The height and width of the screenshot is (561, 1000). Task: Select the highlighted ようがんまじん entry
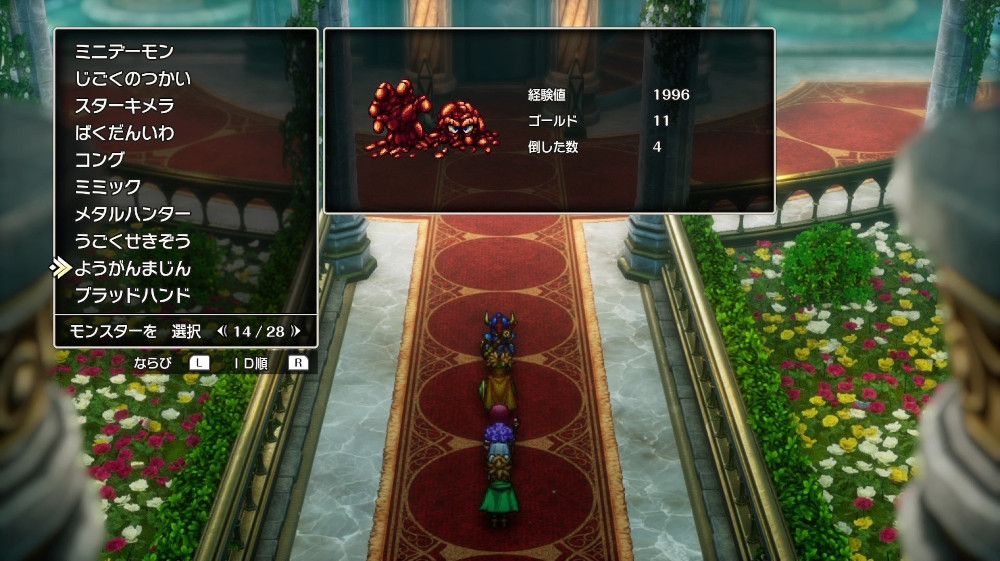(132, 268)
